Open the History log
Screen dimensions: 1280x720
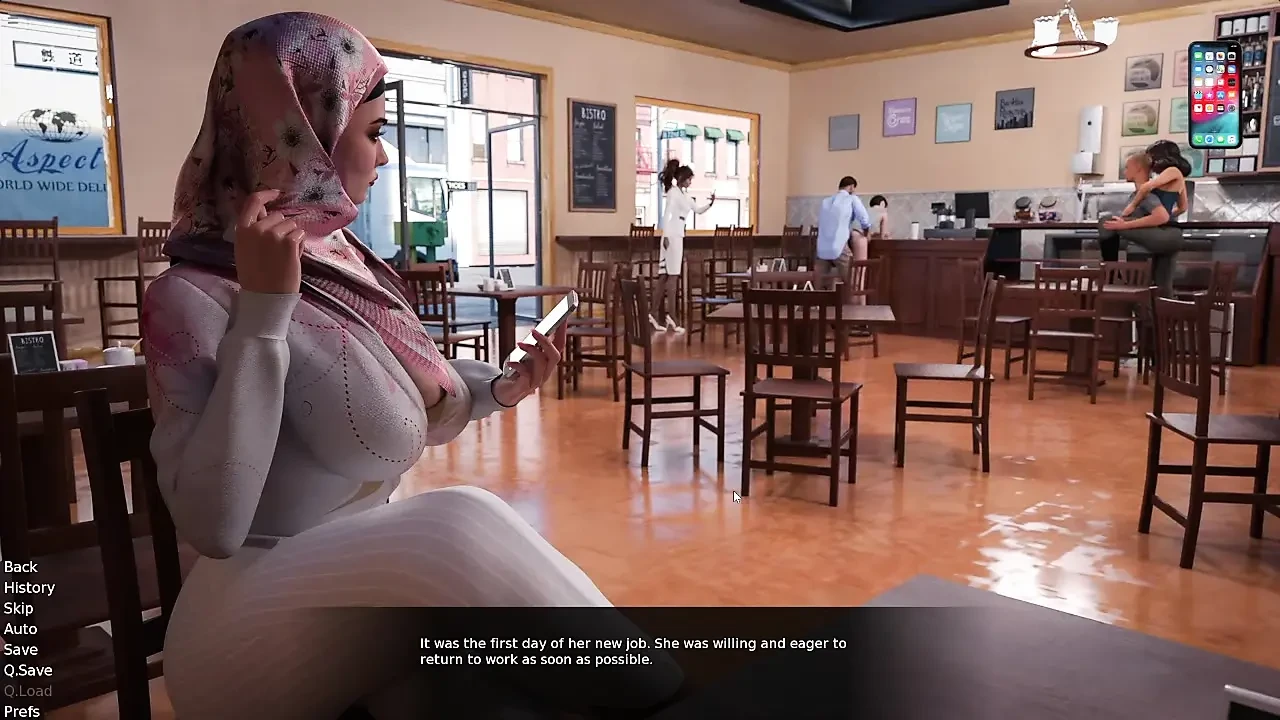pos(29,588)
